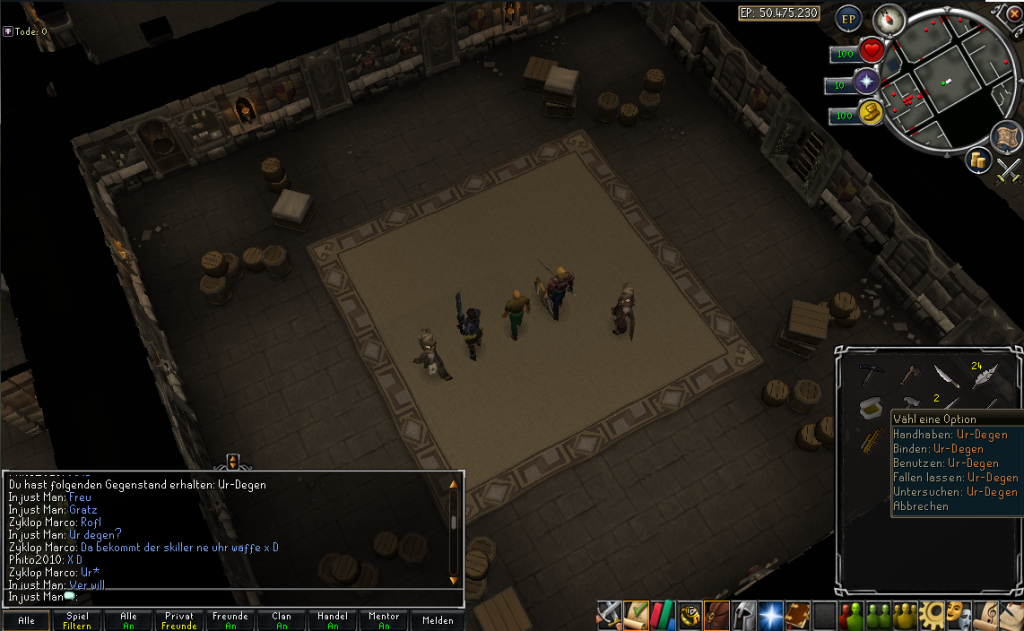Toggle run with the boot icon

tap(870, 113)
